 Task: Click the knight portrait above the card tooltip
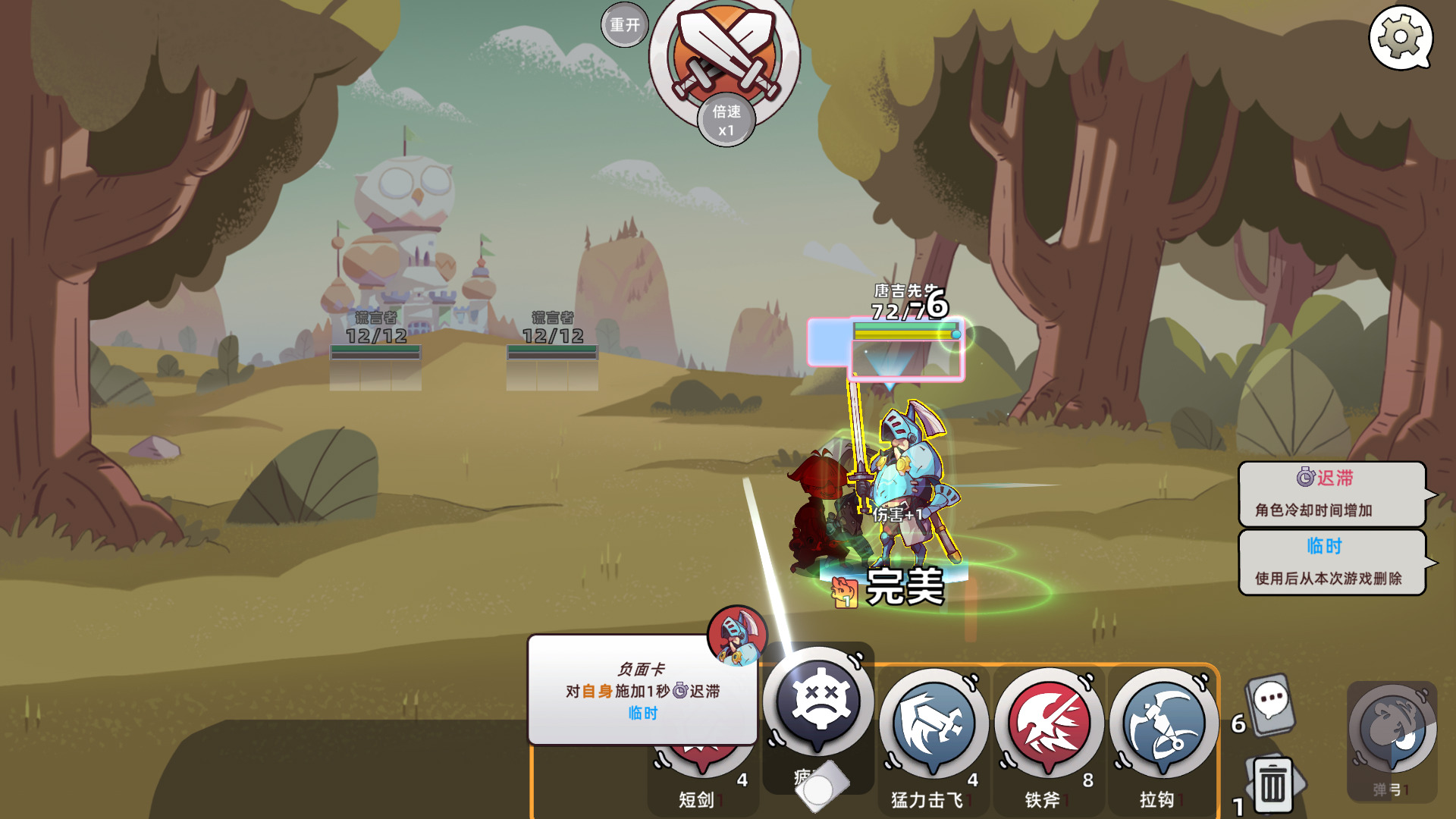click(x=736, y=634)
